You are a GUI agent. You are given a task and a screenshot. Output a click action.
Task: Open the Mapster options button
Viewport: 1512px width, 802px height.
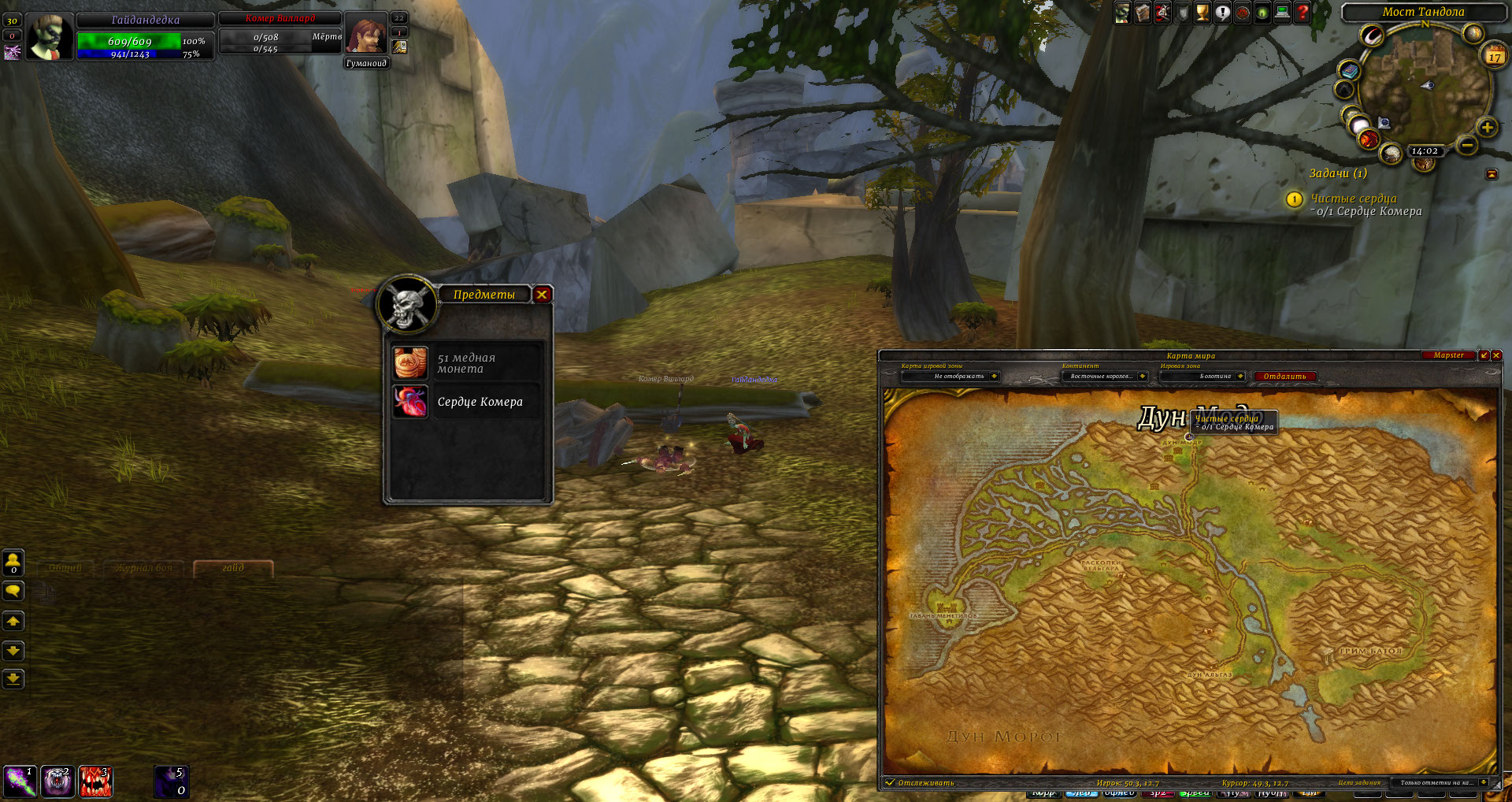tap(1448, 355)
